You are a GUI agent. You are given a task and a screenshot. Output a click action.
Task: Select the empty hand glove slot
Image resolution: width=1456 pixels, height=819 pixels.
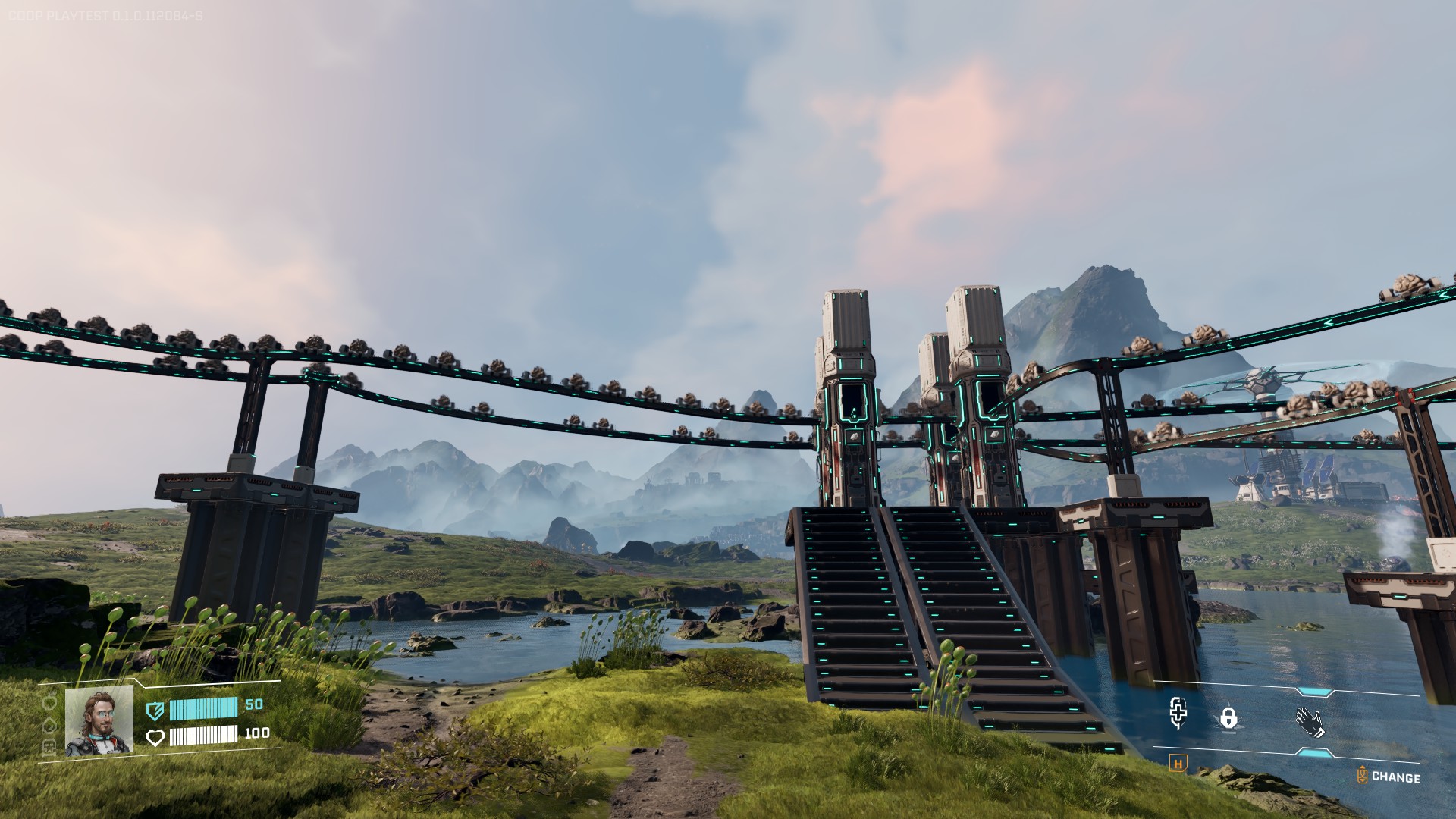click(1310, 722)
